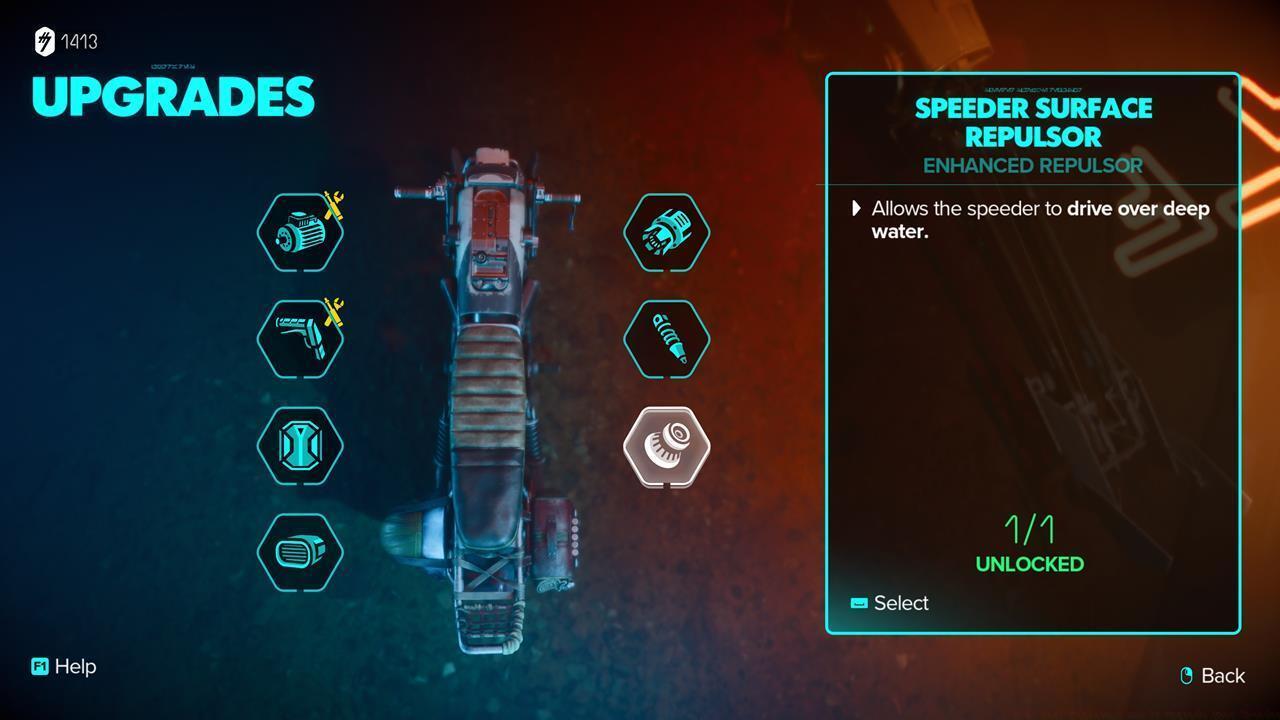Image resolution: width=1280 pixels, height=720 pixels.
Task: Click the mouse glyph next to Back
Action: click(x=1185, y=676)
